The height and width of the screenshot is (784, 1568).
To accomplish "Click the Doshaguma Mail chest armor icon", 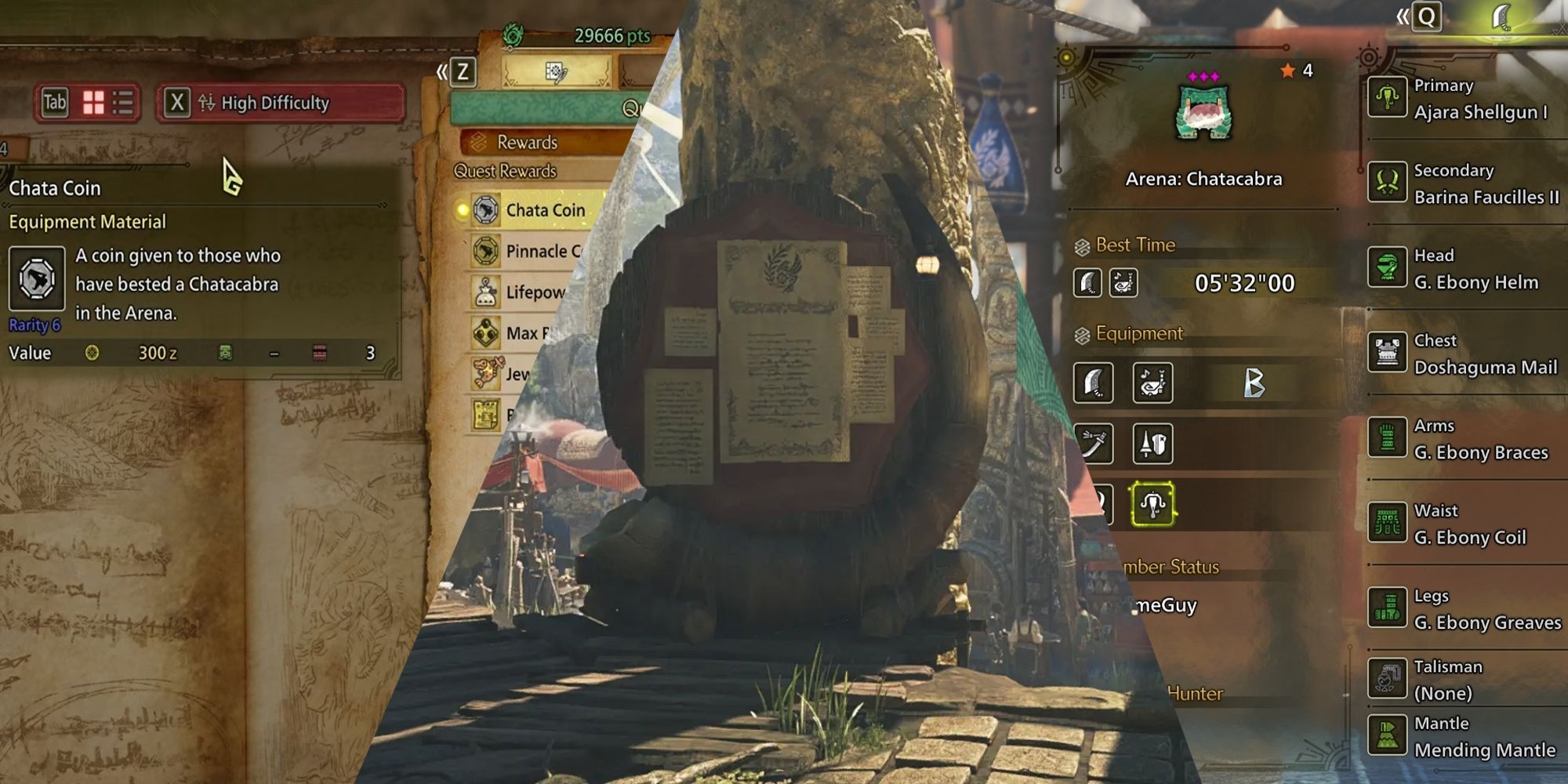I will tap(1388, 354).
